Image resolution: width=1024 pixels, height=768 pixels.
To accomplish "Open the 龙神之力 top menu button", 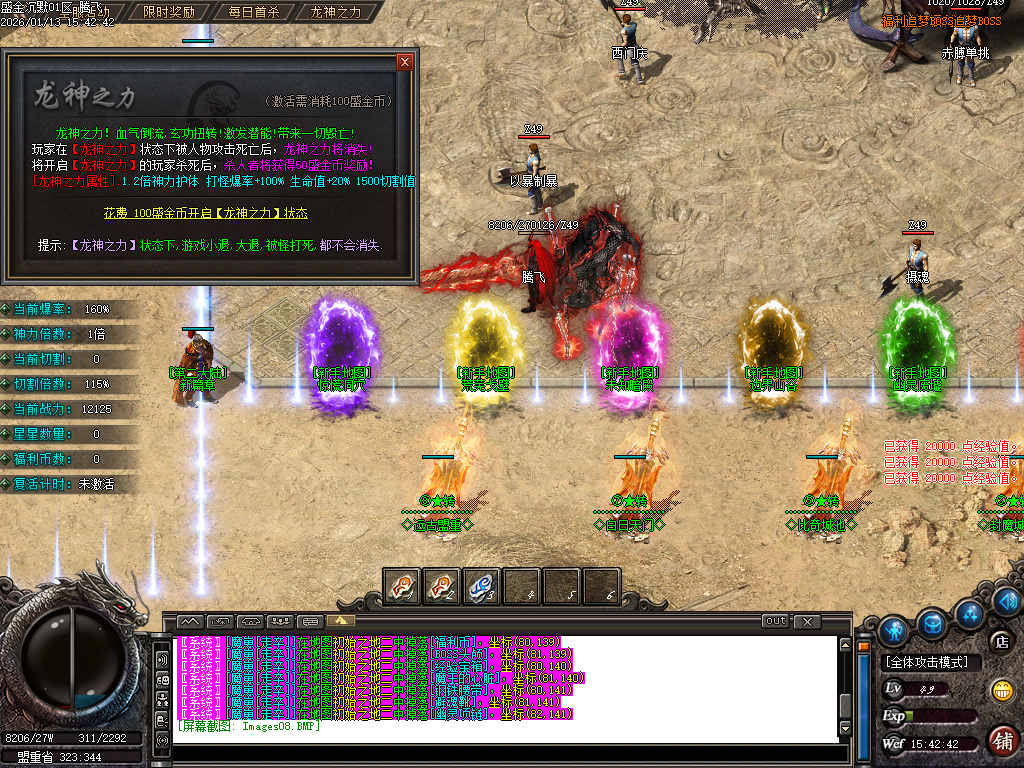I will click(336, 13).
